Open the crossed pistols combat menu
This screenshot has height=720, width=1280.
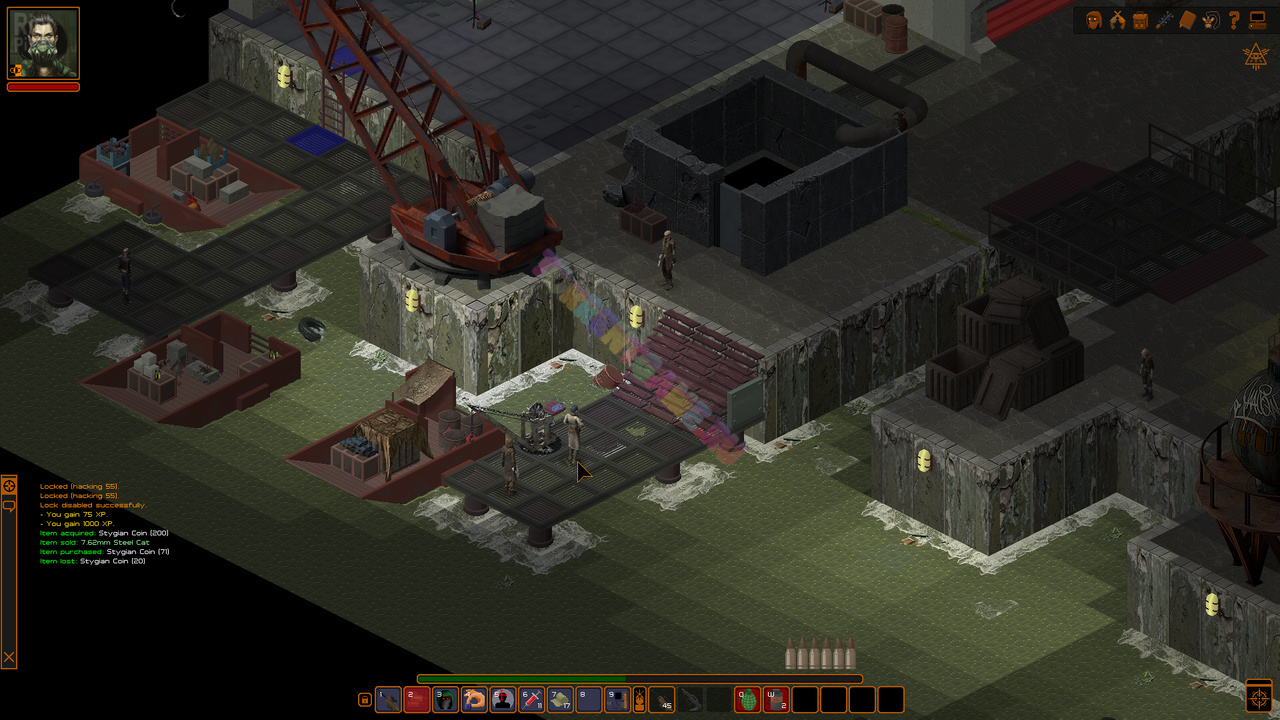(x=1117, y=20)
